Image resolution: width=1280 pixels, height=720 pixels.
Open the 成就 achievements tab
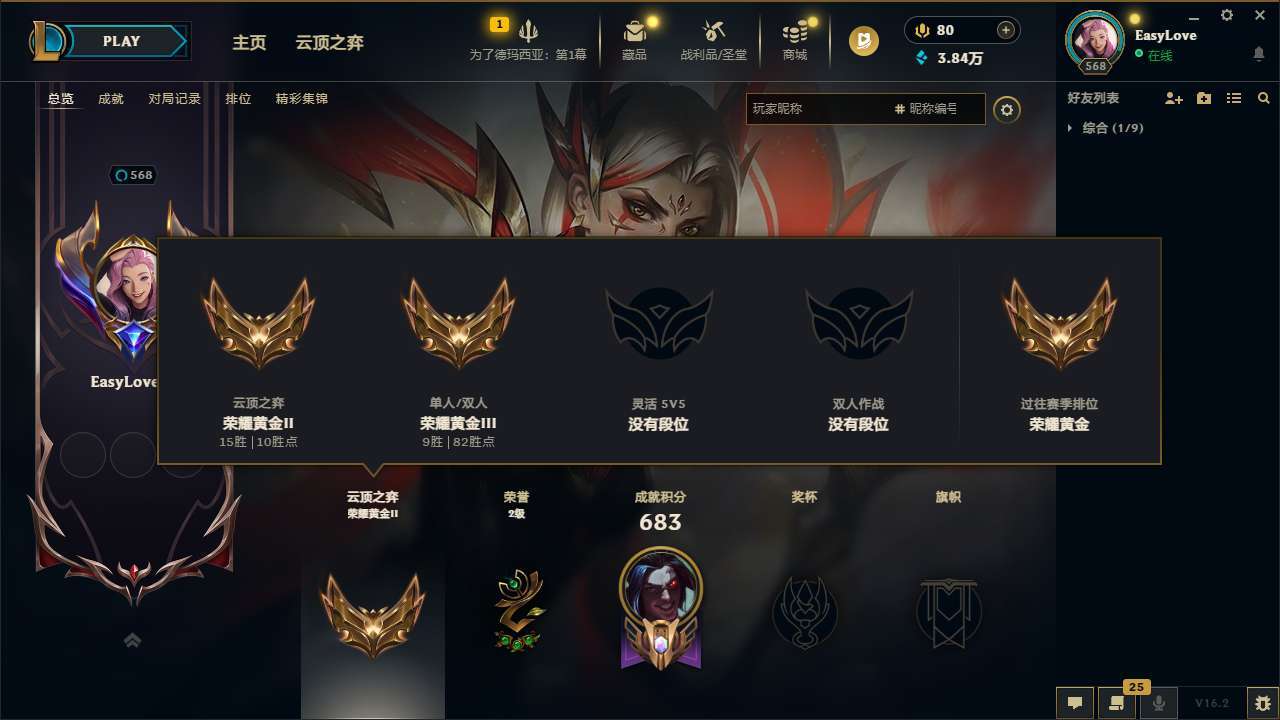click(x=110, y=99)
